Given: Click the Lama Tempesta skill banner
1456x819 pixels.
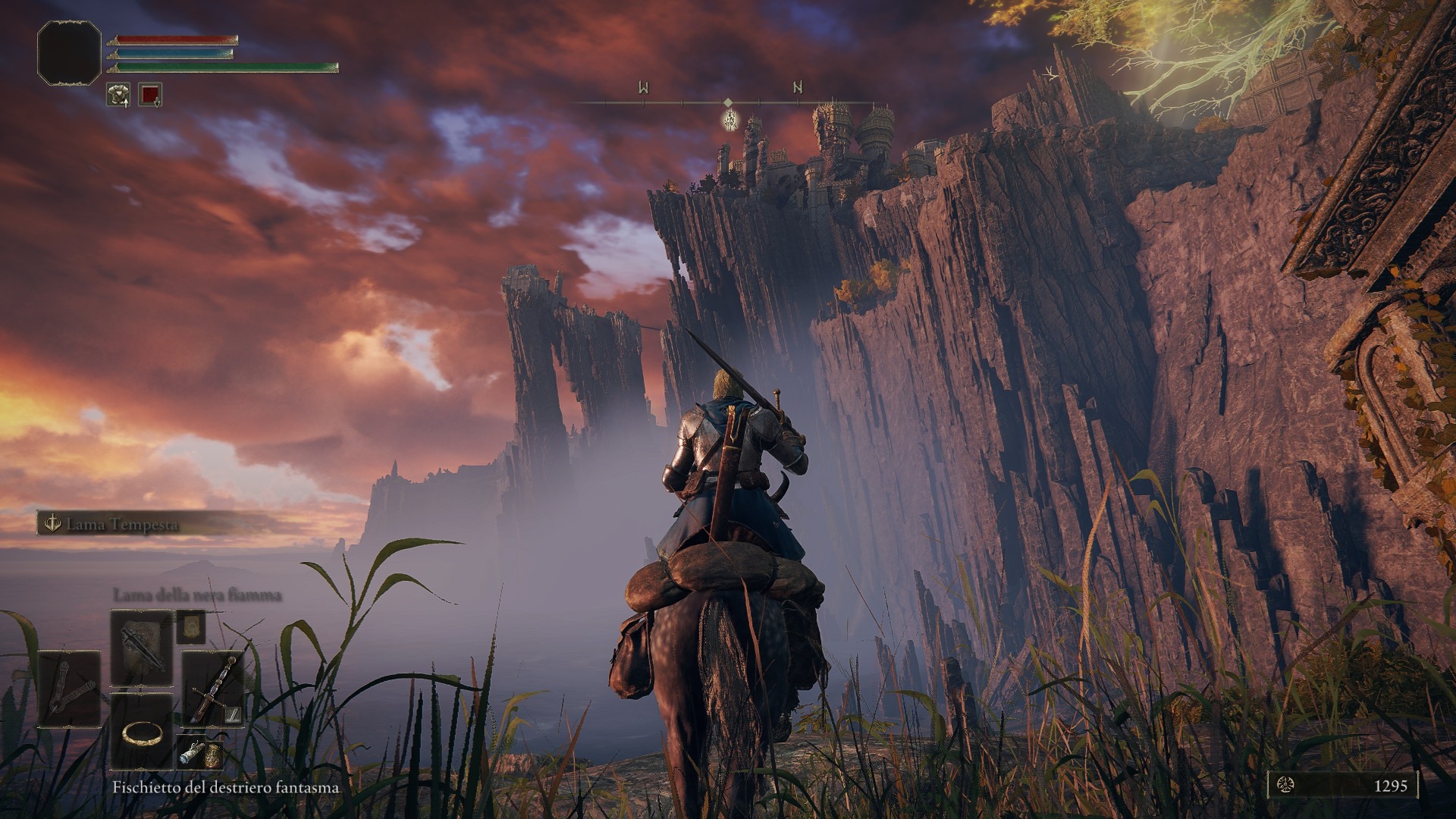Looking at the screenshot, I should [x=121, y=524].
